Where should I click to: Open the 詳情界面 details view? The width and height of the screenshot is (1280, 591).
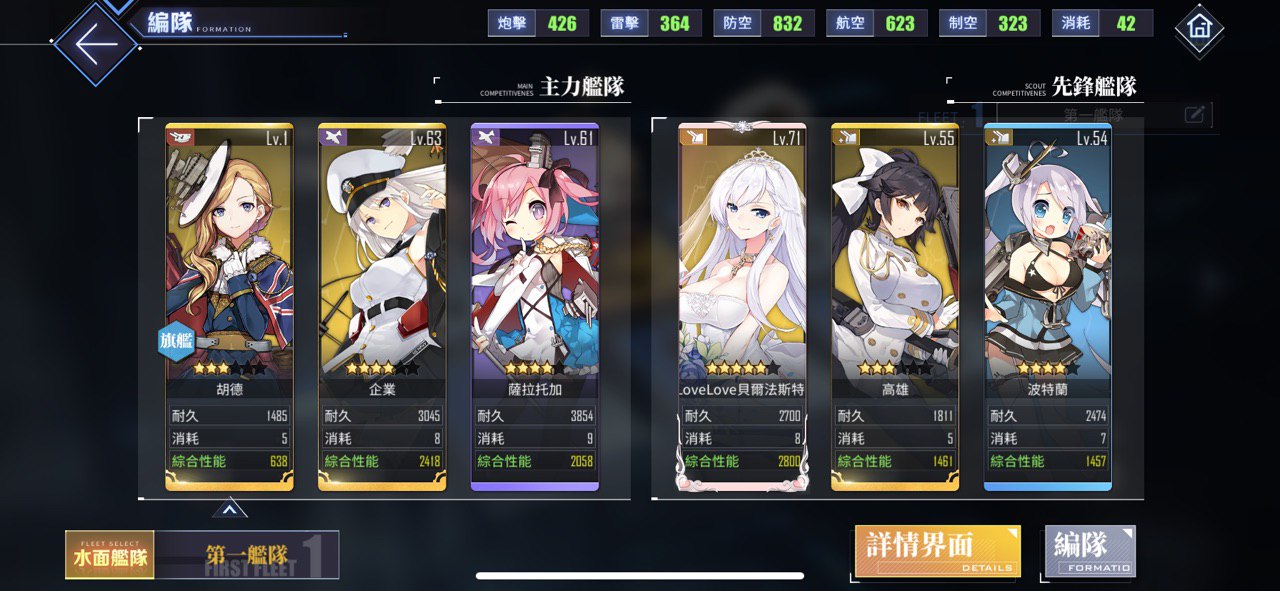937,552
